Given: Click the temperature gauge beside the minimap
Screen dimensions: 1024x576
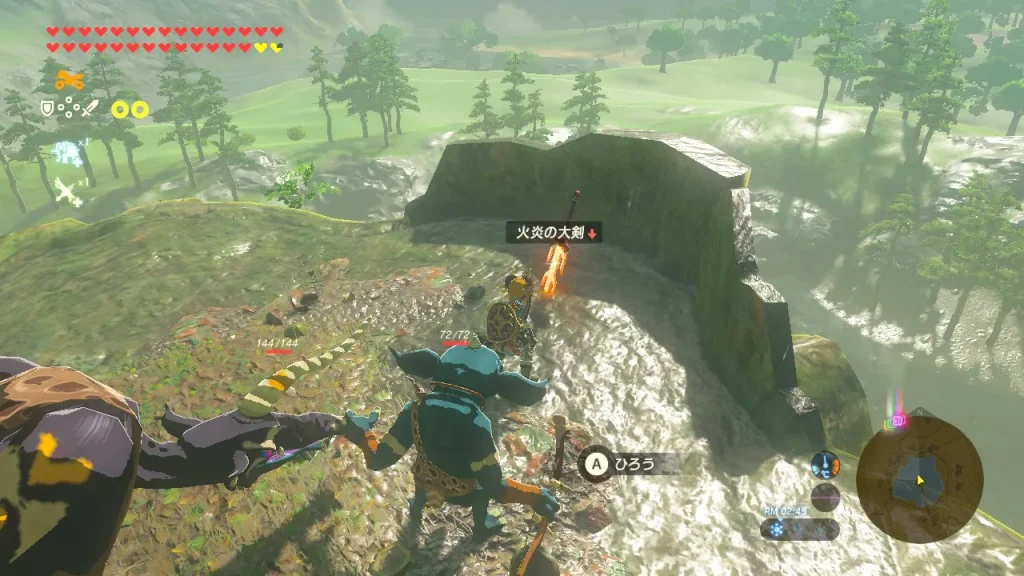Looking at the screenshot, I should (825, 465).
